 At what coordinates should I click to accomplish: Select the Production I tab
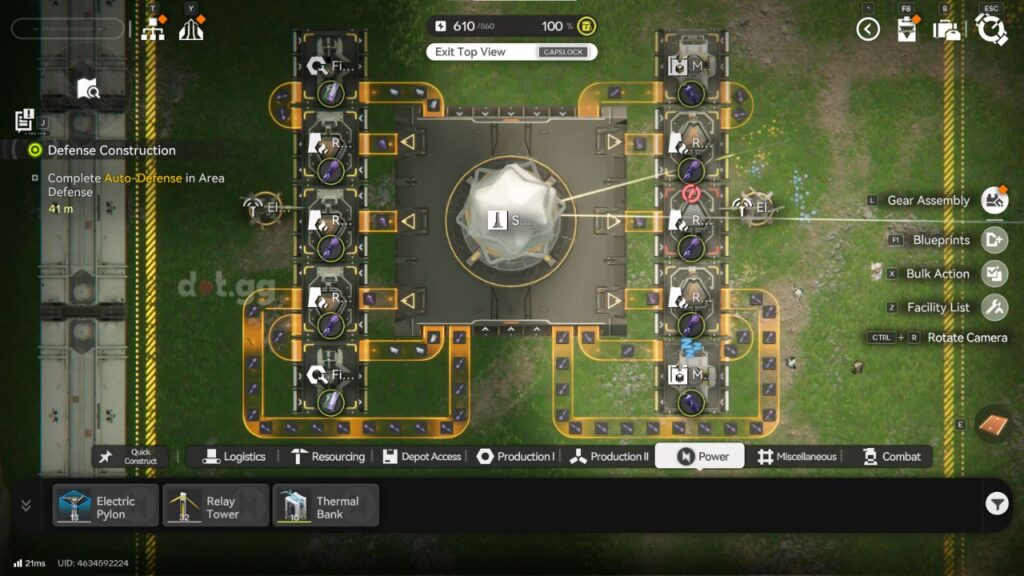516,457
